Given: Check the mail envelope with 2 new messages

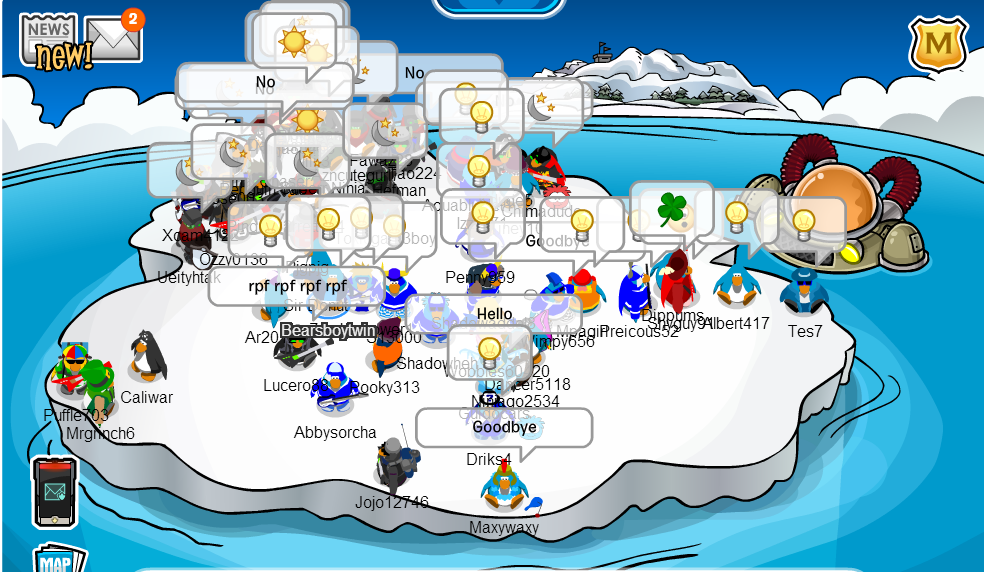Looking at the screenshot, I should pos(112,38).
